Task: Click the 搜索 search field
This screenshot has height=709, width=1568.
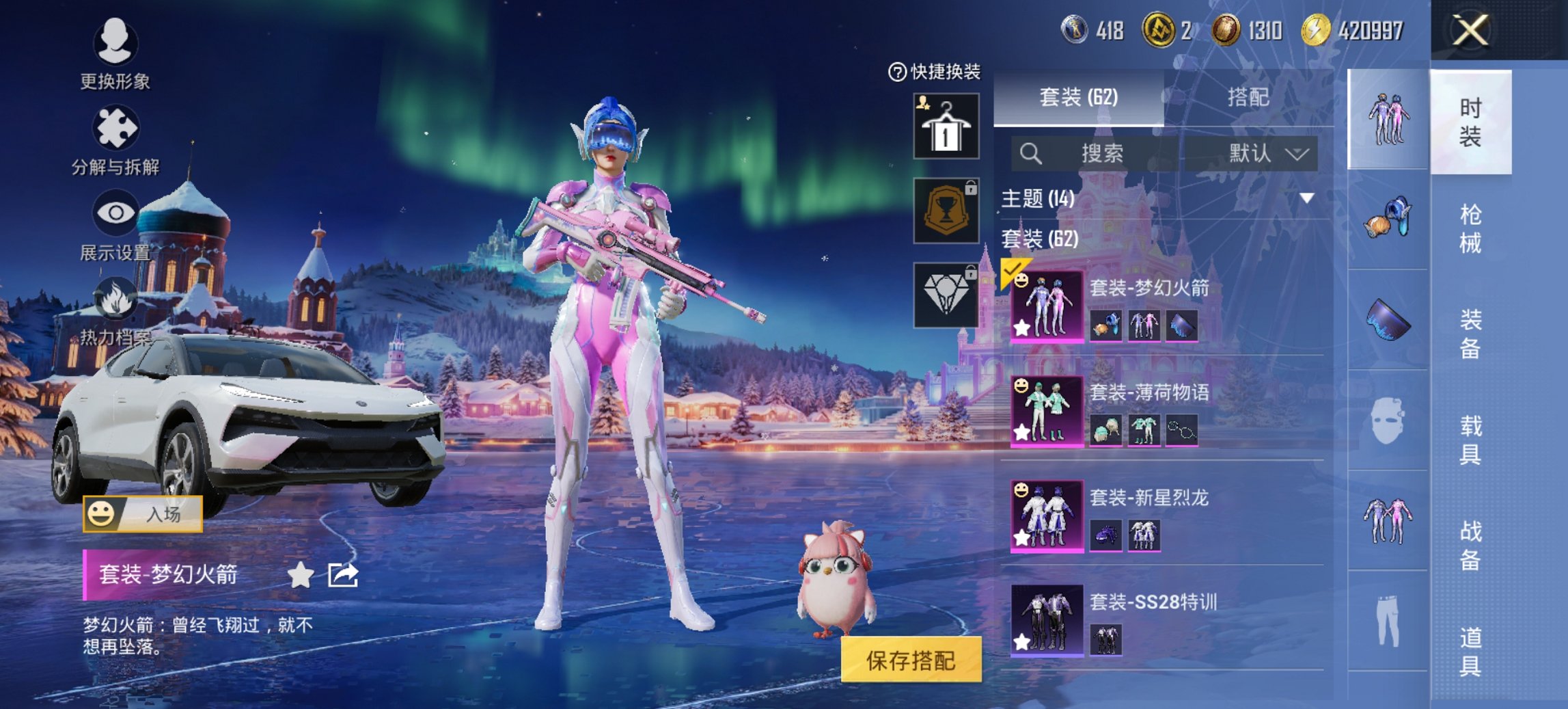Action: tap(1100, 153)
